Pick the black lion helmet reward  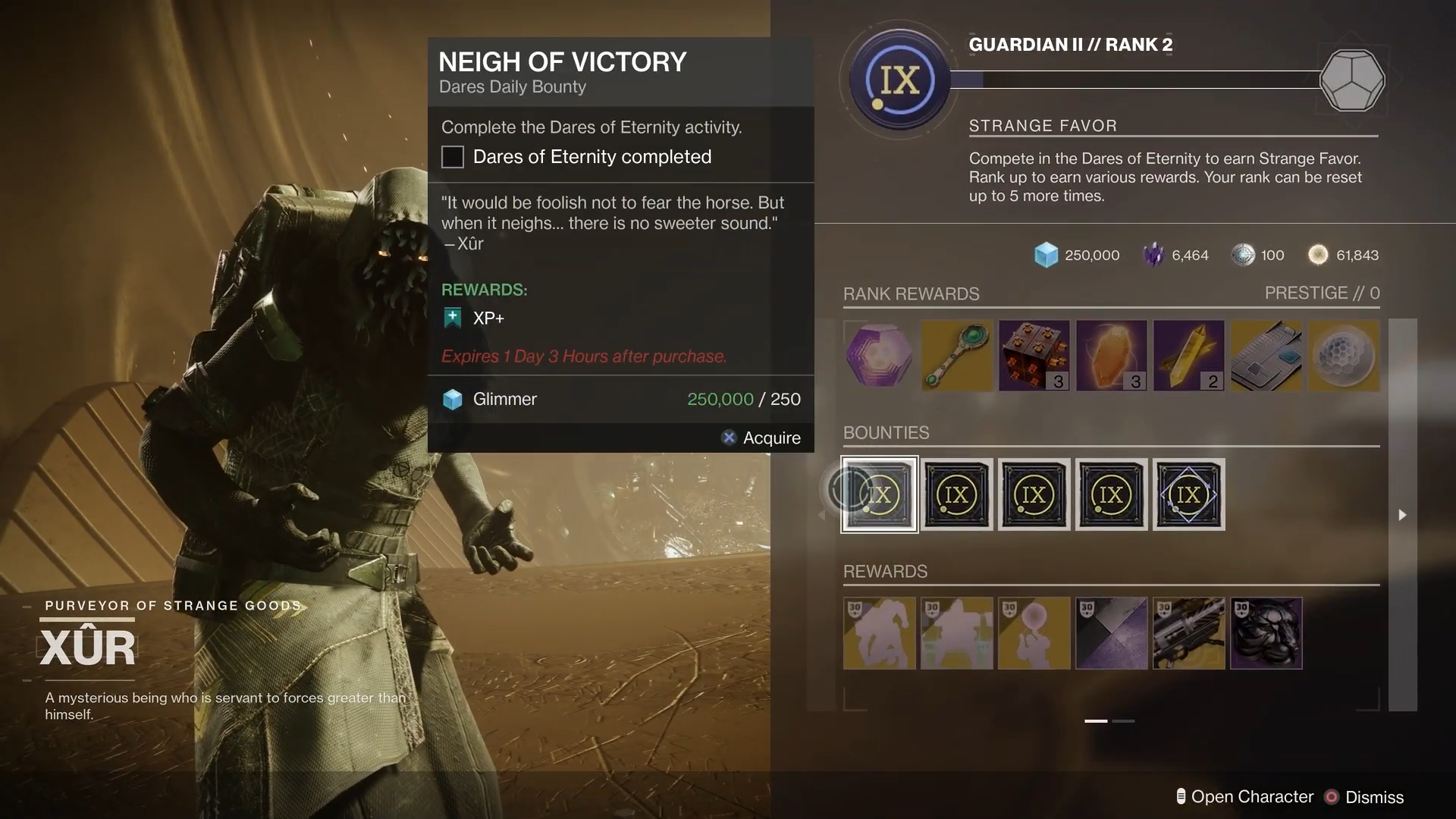[1266, 633]
